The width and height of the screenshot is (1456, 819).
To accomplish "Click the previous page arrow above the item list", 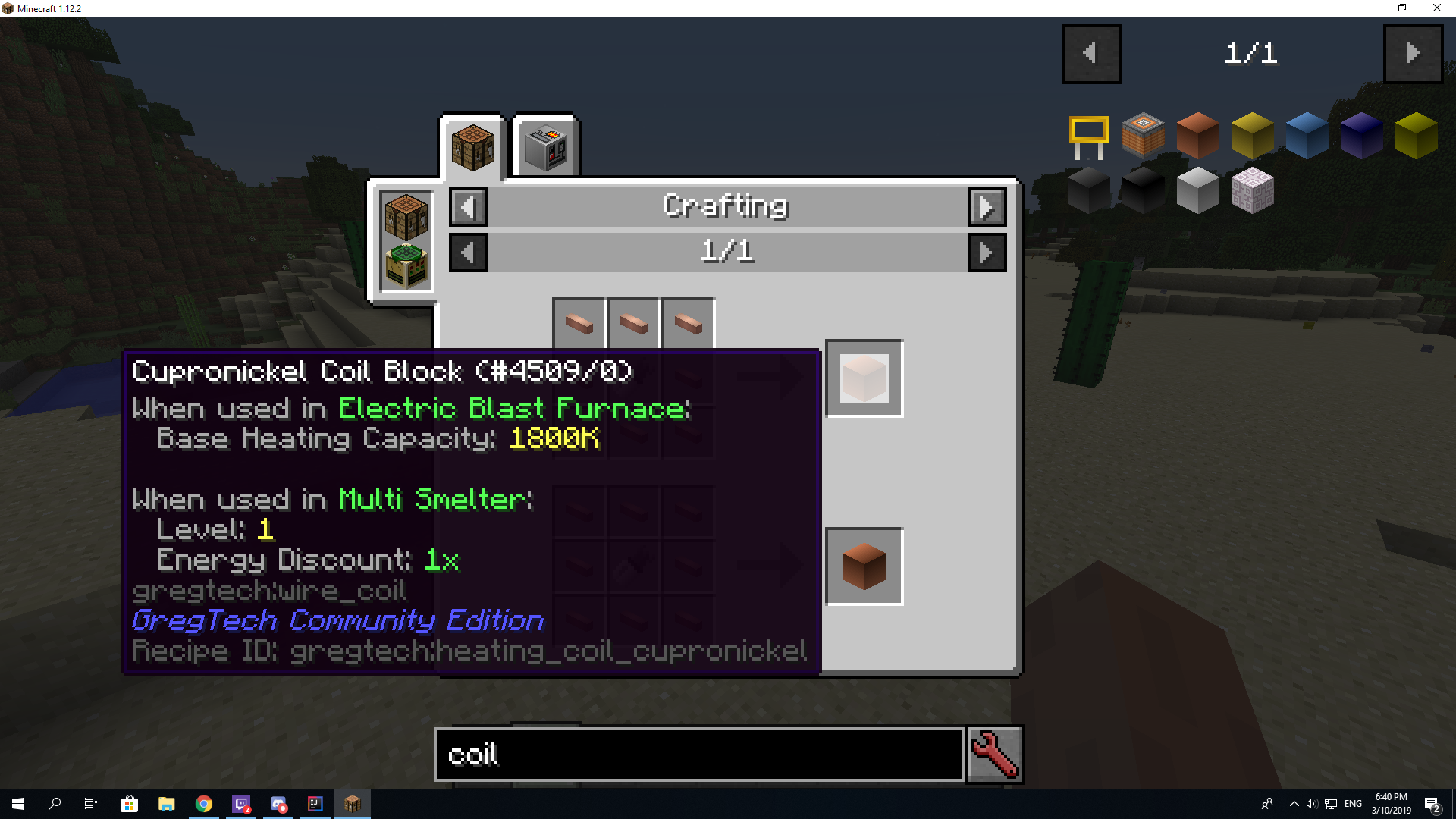I will pyautogui.click(x=1092, y=53).
